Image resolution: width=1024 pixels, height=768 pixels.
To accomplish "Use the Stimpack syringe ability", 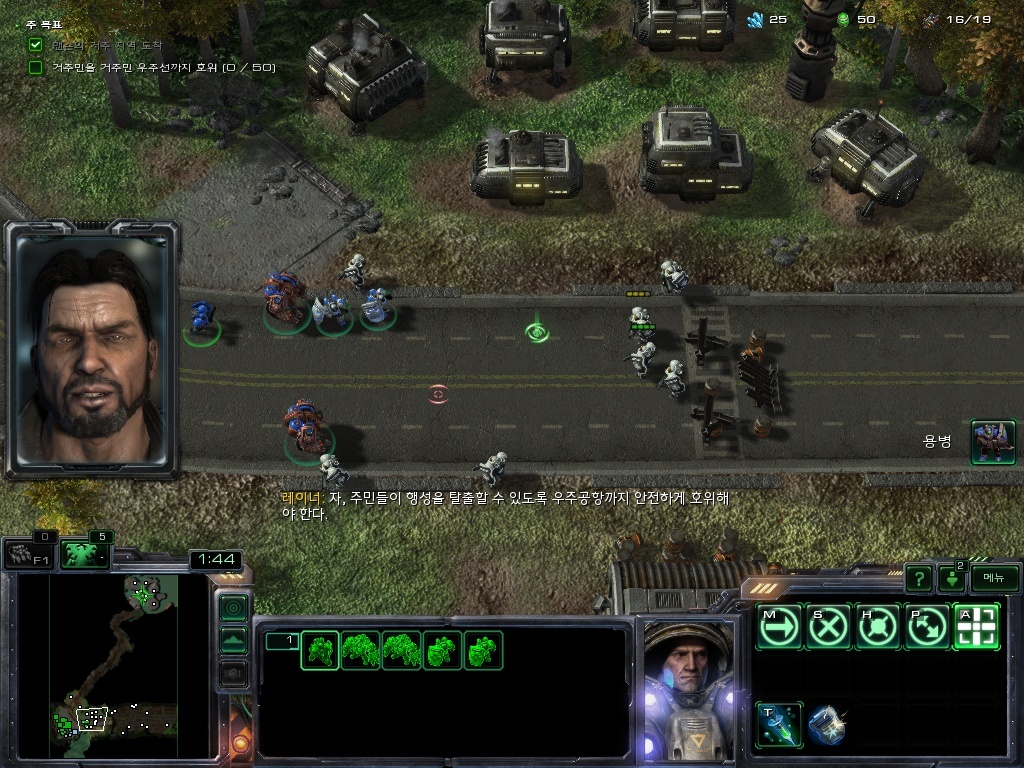I will [779, 723].
